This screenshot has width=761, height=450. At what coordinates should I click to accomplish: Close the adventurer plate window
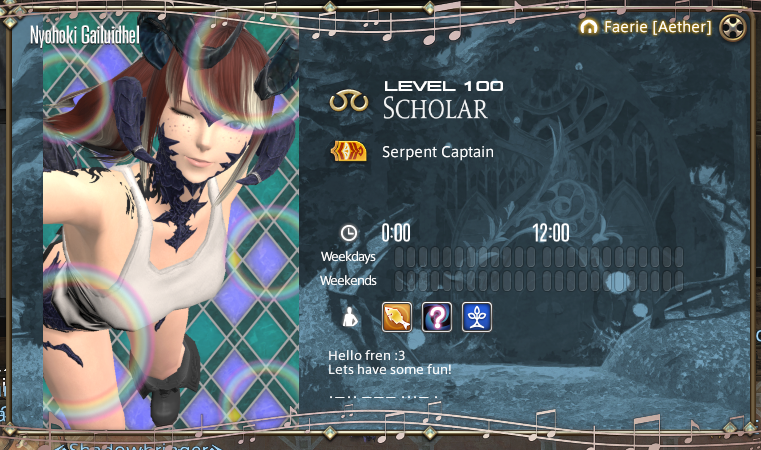[733, 28]
